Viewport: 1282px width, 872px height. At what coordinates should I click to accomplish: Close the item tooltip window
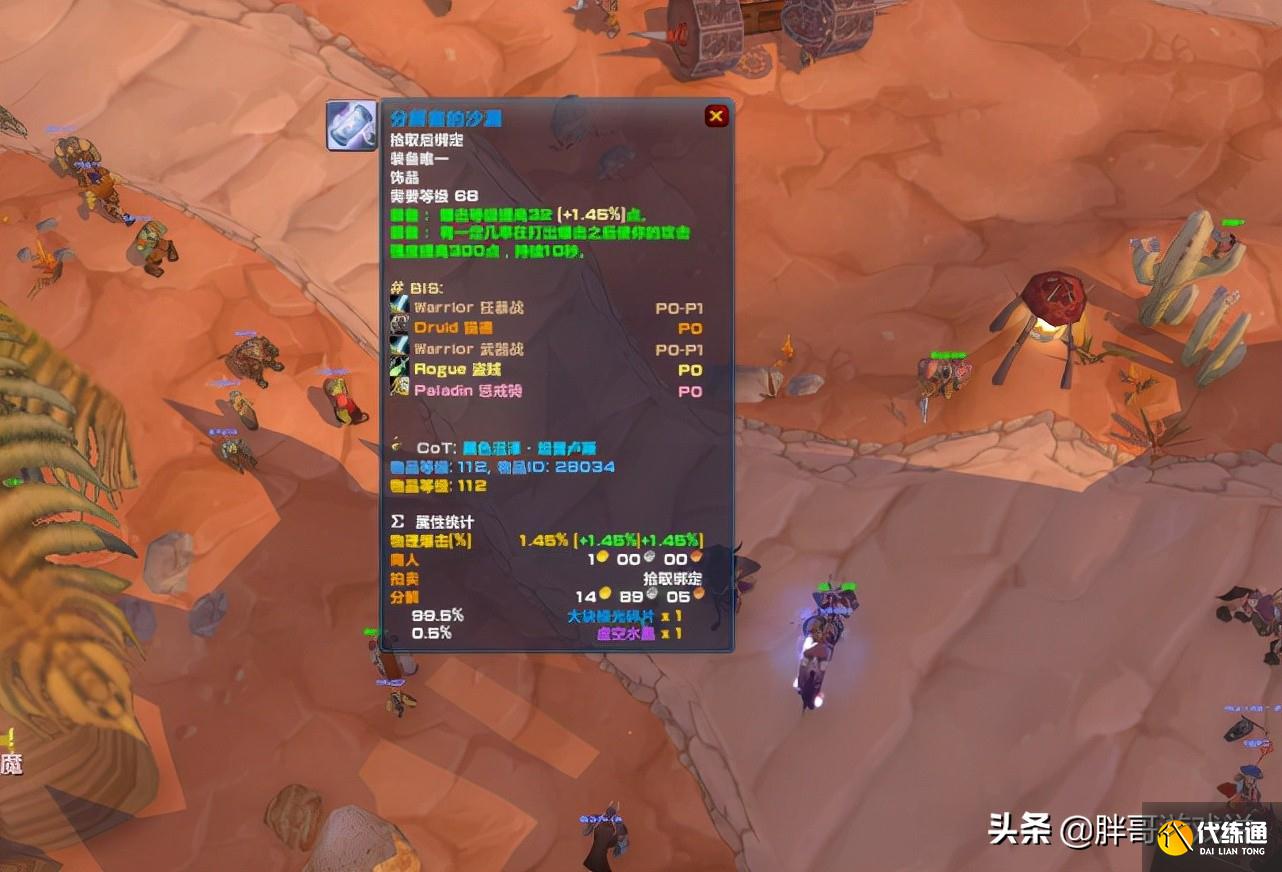click(716, 116)
